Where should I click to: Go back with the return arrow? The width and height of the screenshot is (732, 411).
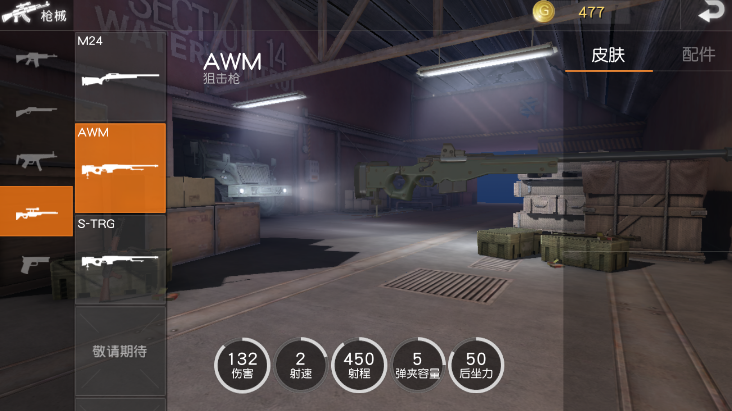710,12
